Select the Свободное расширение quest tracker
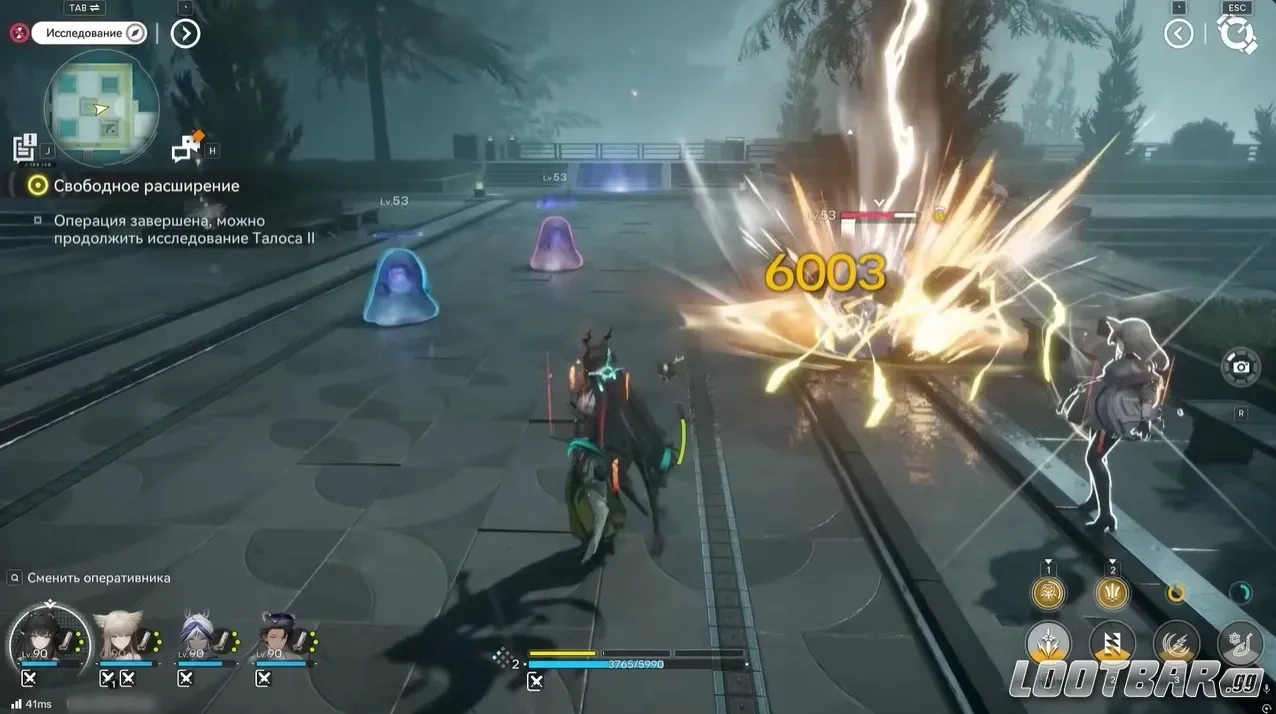This screenshot has height=714, width=1276. [146, 186]
